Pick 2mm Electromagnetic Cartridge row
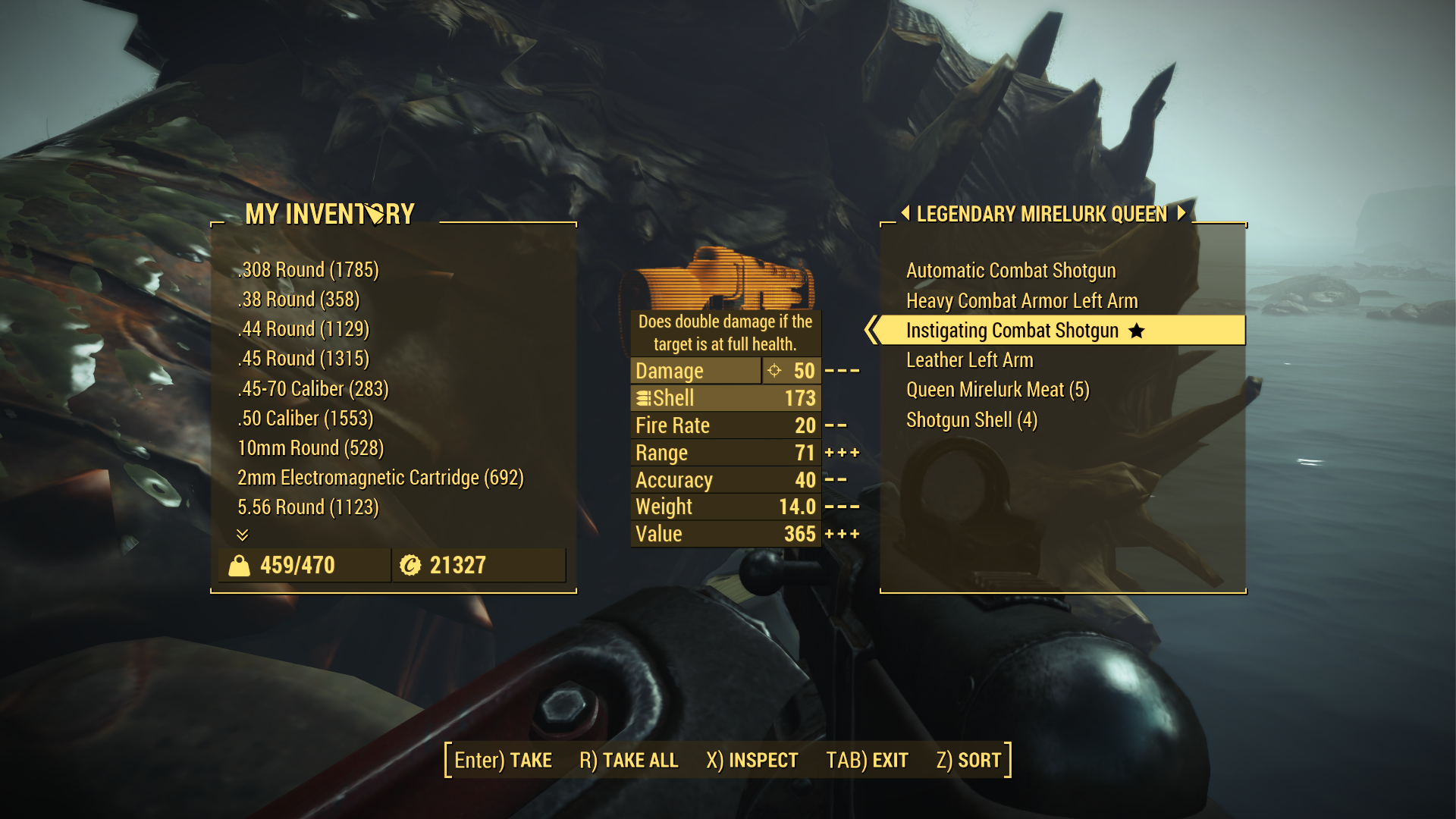The width and height of the screenshot is (1456, 819). 381,478
